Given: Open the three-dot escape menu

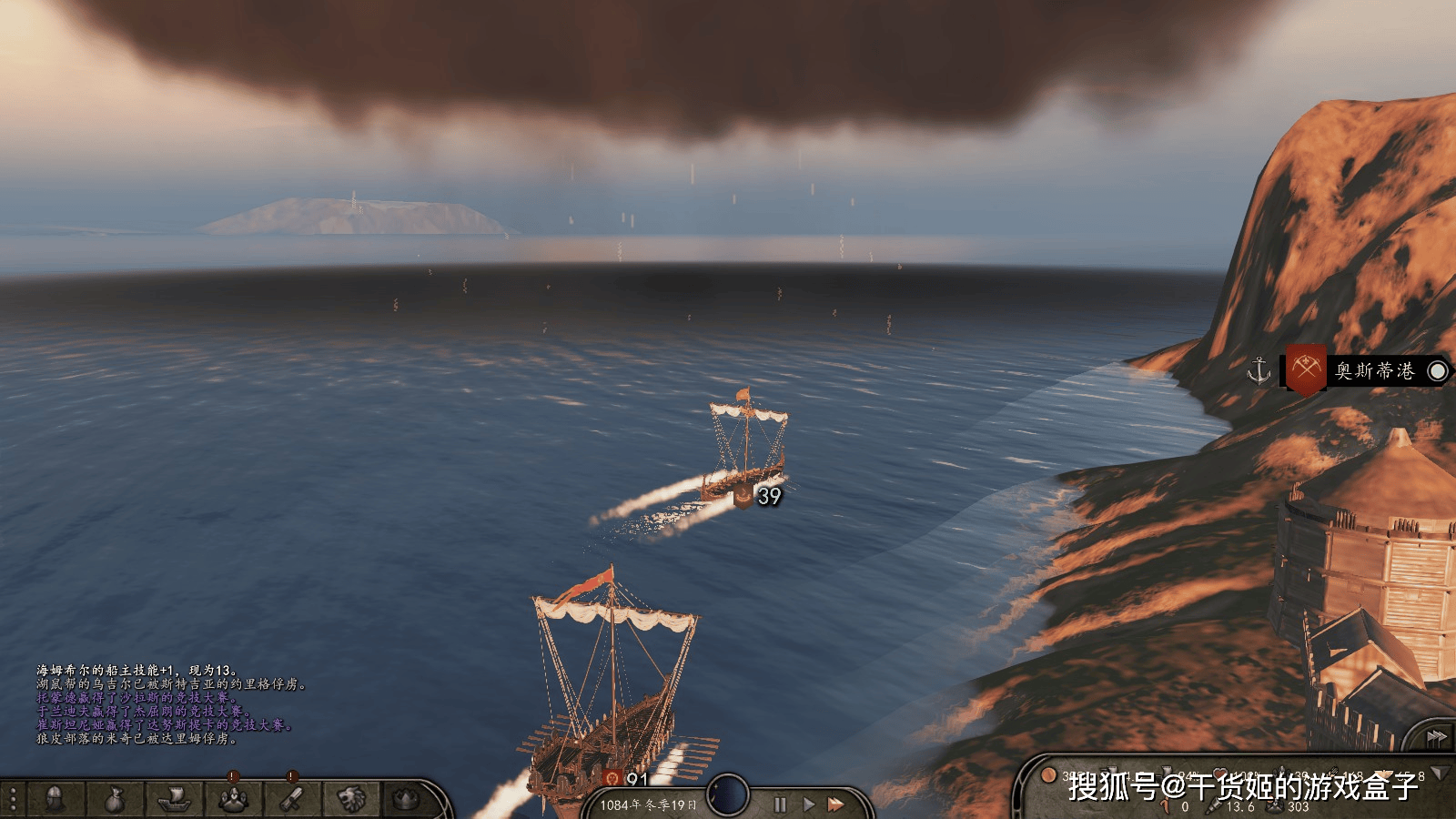Looking at the screenshot, I should pos(13,800).
